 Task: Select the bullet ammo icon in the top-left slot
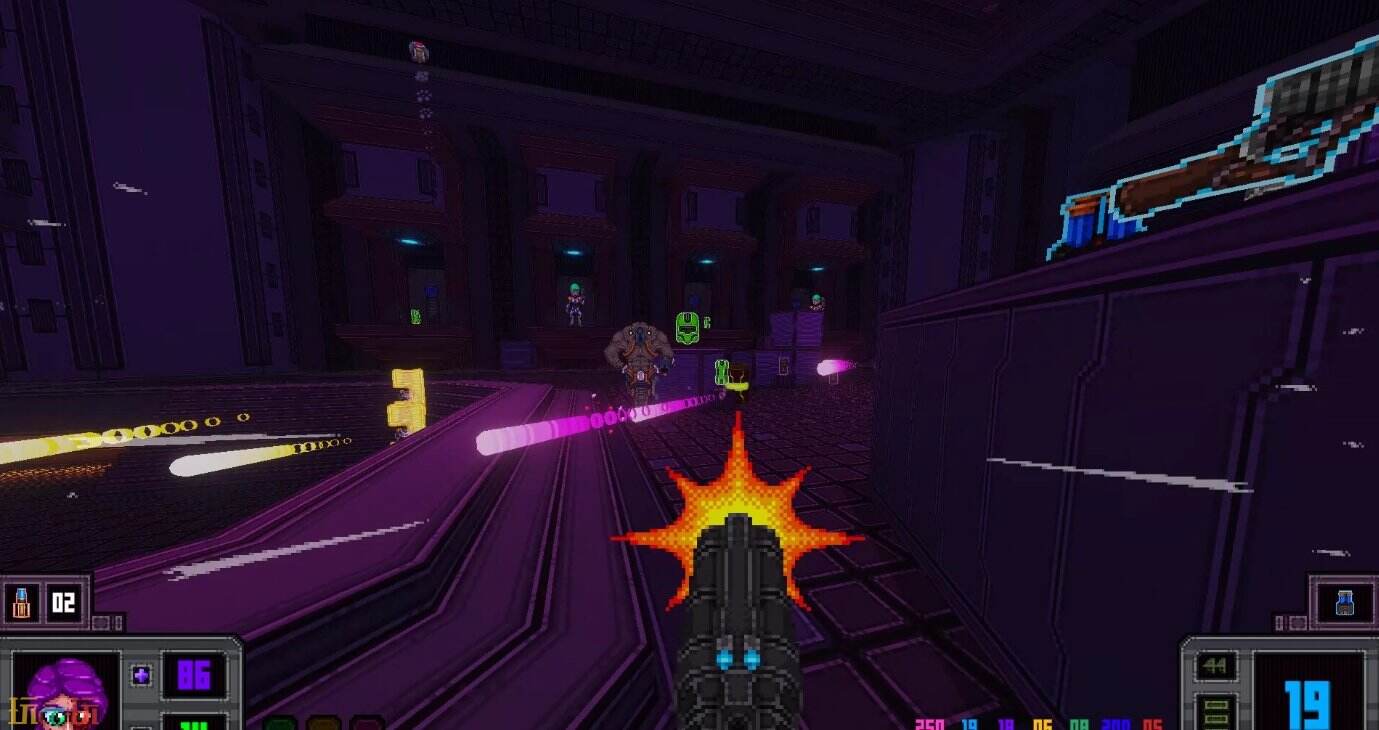20,601
